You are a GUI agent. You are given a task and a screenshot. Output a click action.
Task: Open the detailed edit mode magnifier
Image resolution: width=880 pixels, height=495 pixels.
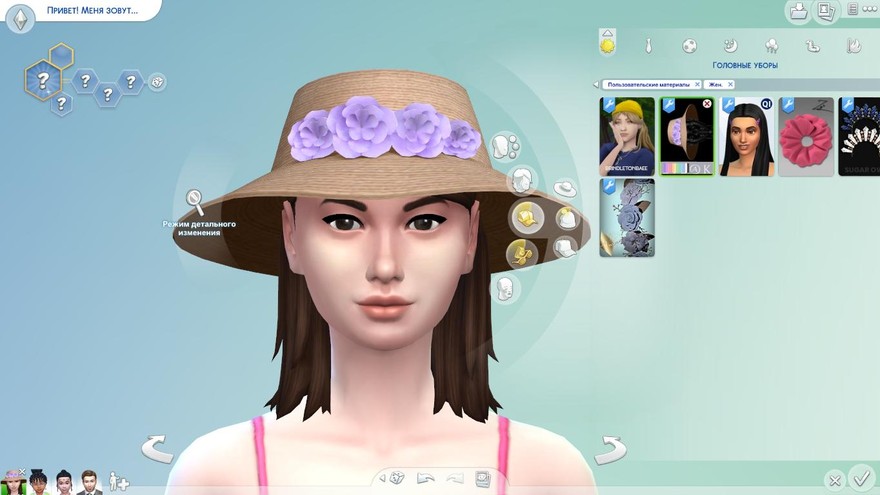pos(195,201)
